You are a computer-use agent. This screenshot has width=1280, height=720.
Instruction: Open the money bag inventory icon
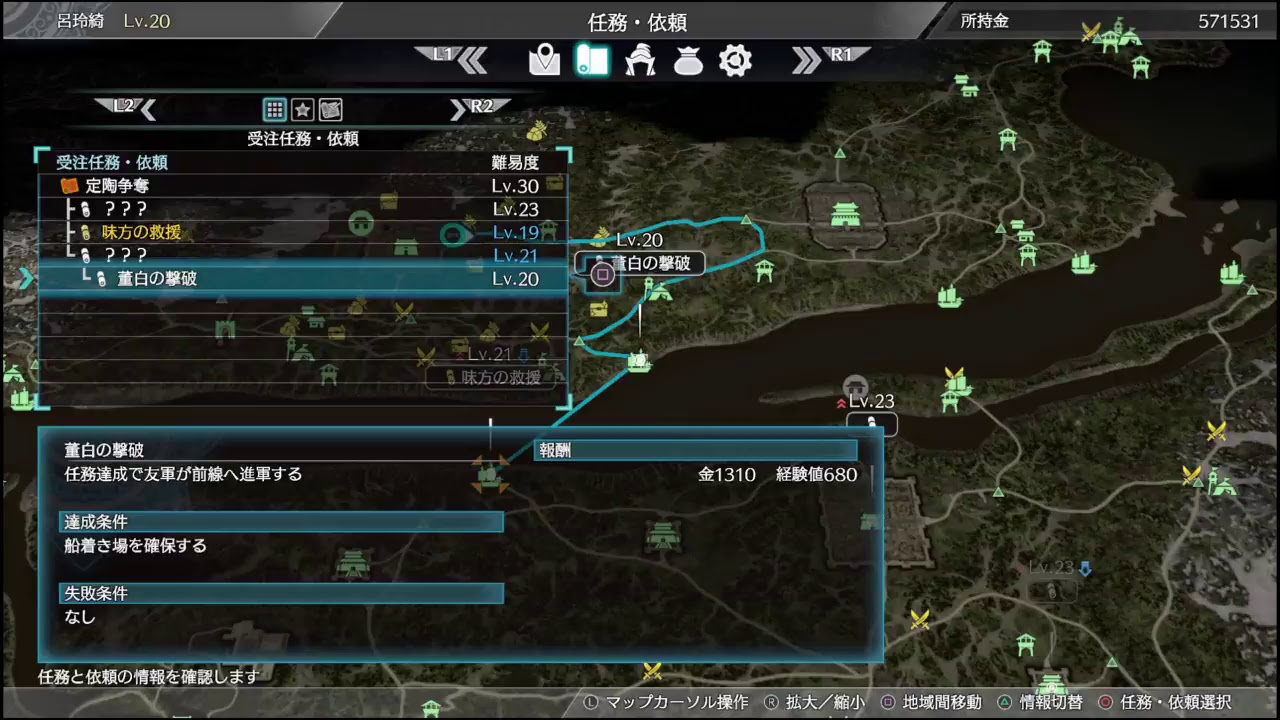coord(688,61)
